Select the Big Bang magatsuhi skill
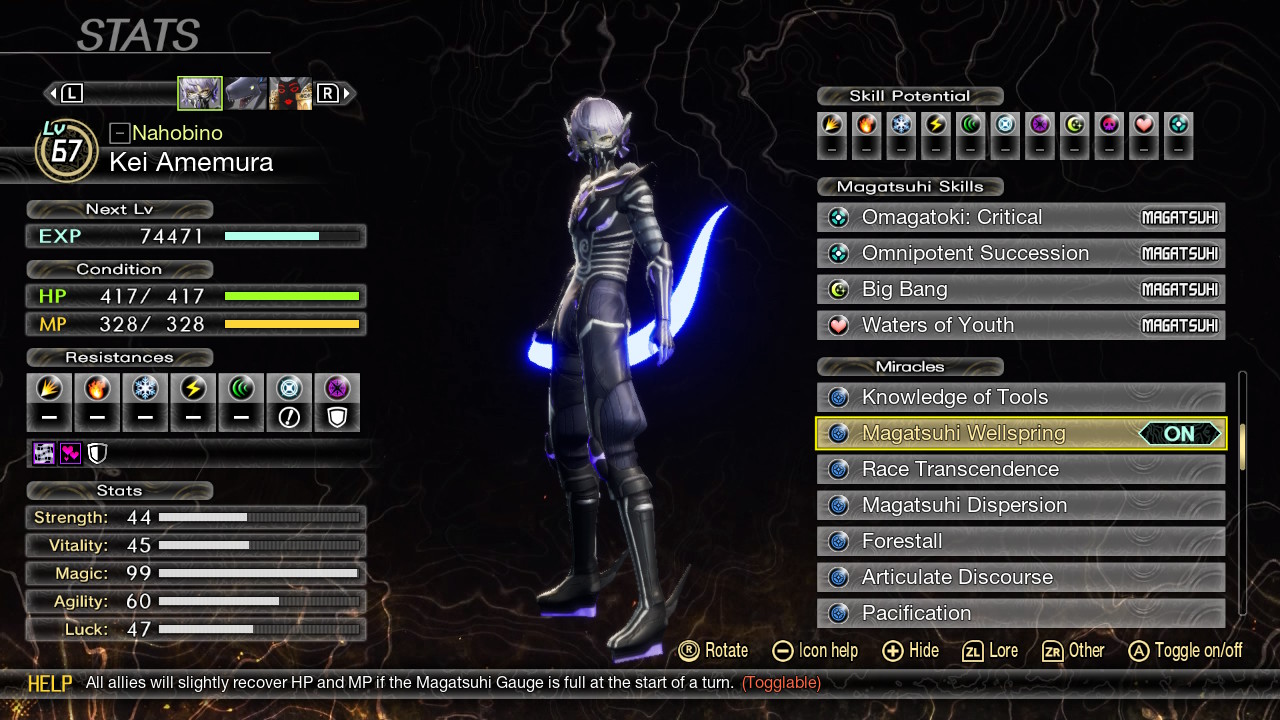The image size is (1280, 720). tap(1020, 289)
